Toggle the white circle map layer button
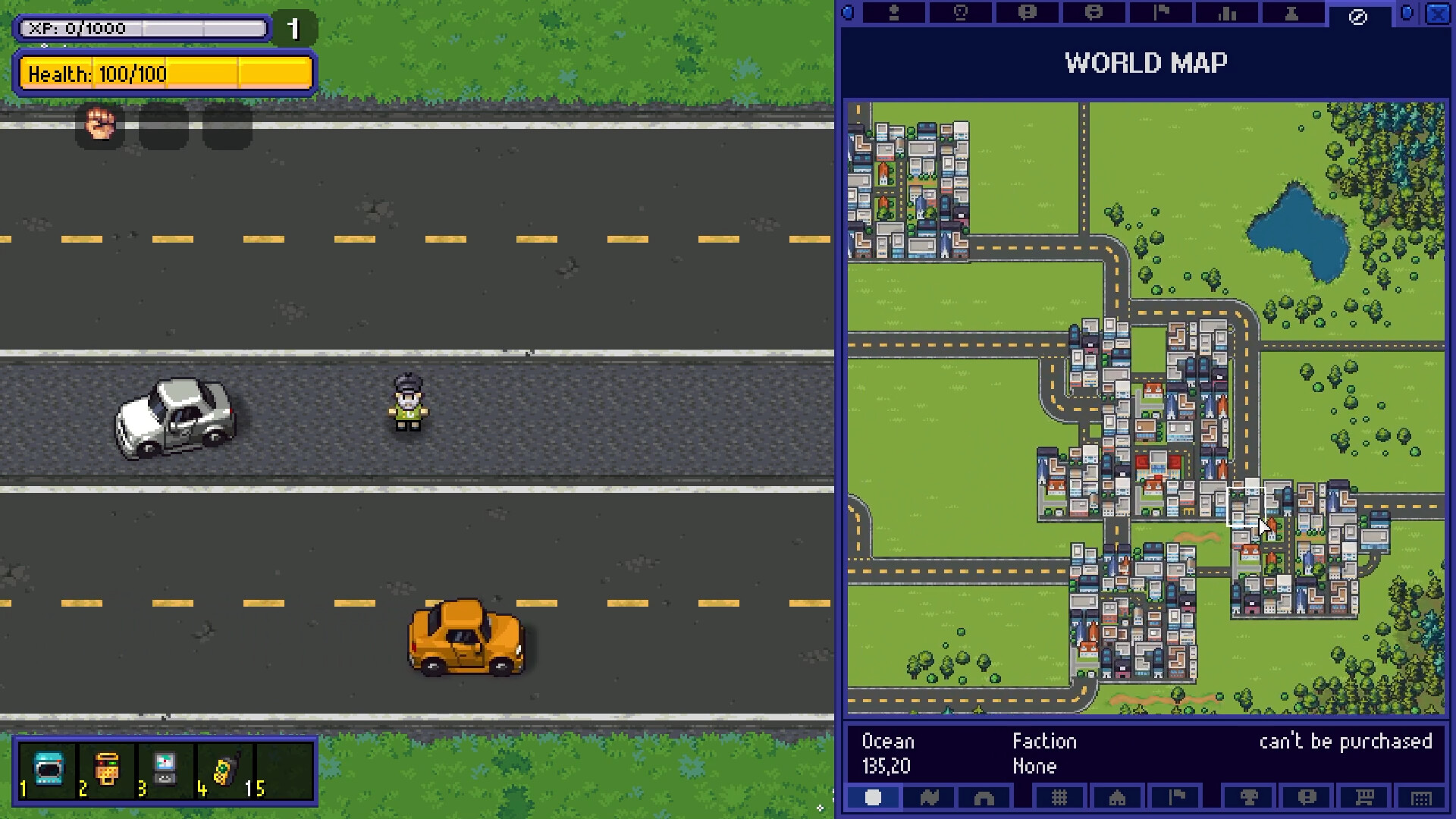This screenshot has width=1456, height=819. [x=873, y=798]
